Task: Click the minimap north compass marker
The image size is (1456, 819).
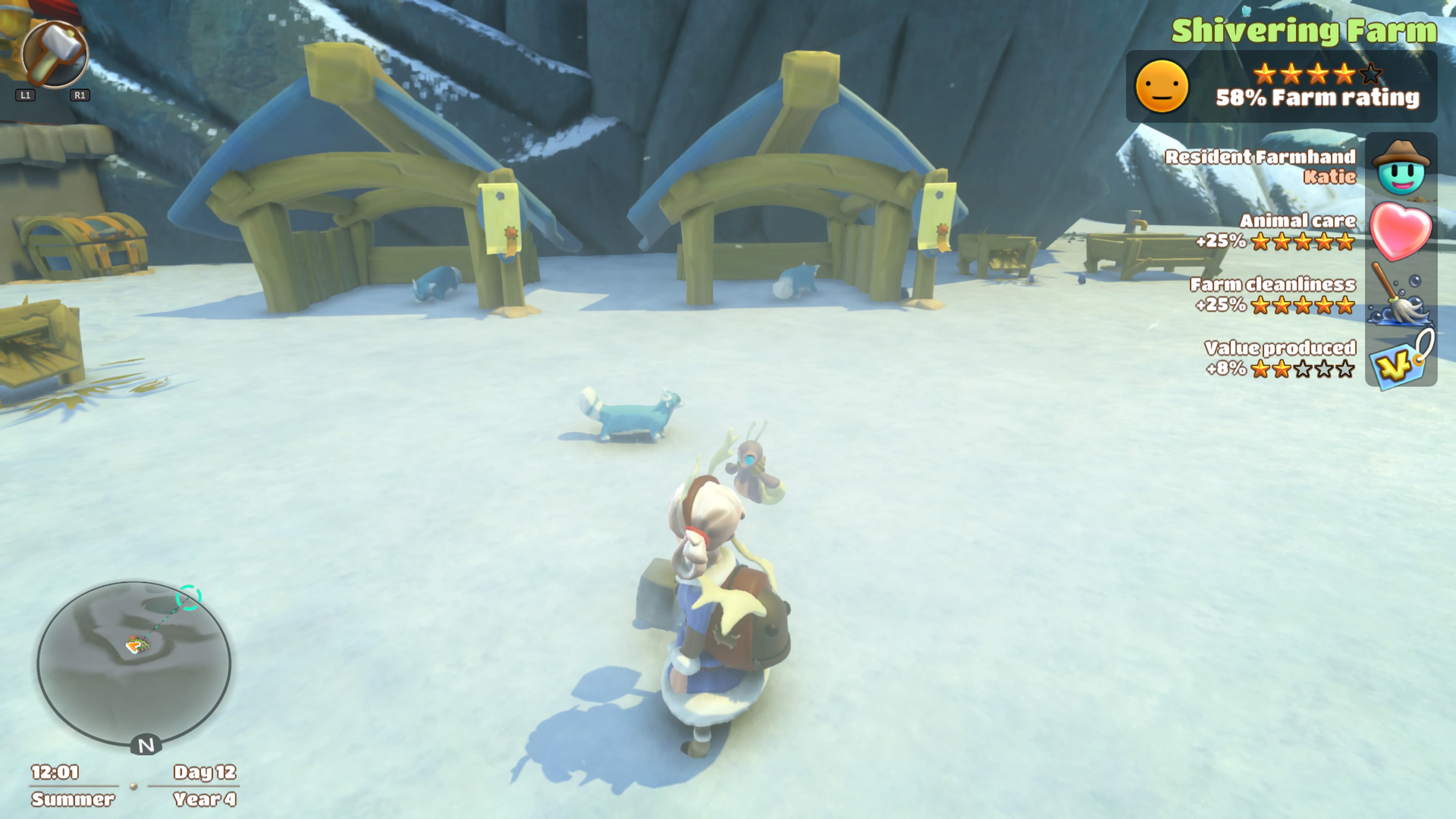Action: tap(146, 745)
